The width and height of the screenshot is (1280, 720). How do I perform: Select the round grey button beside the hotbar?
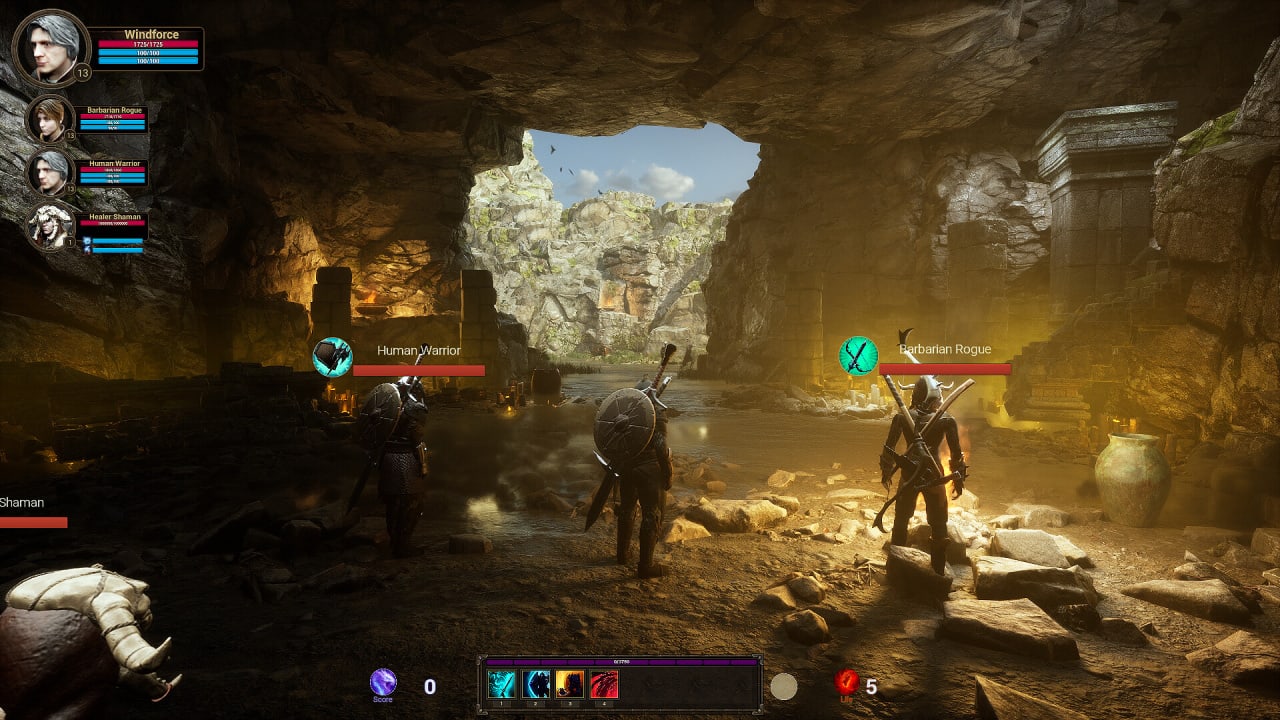784,686
